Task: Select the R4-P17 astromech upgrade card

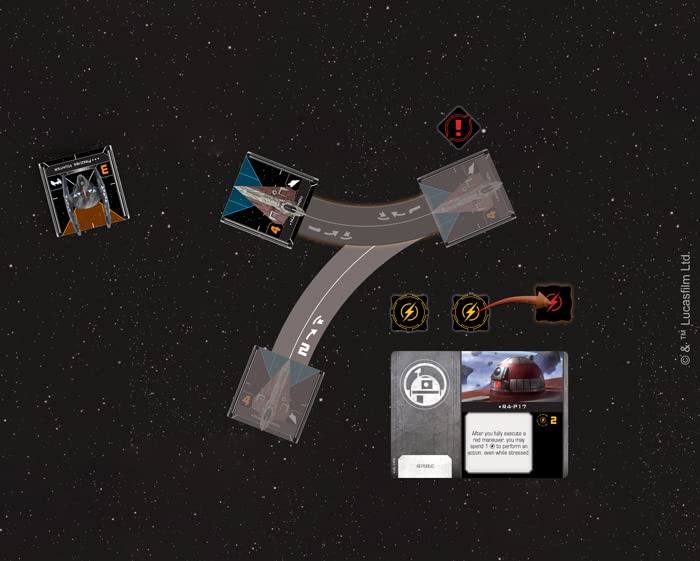Action: [479, 413]
